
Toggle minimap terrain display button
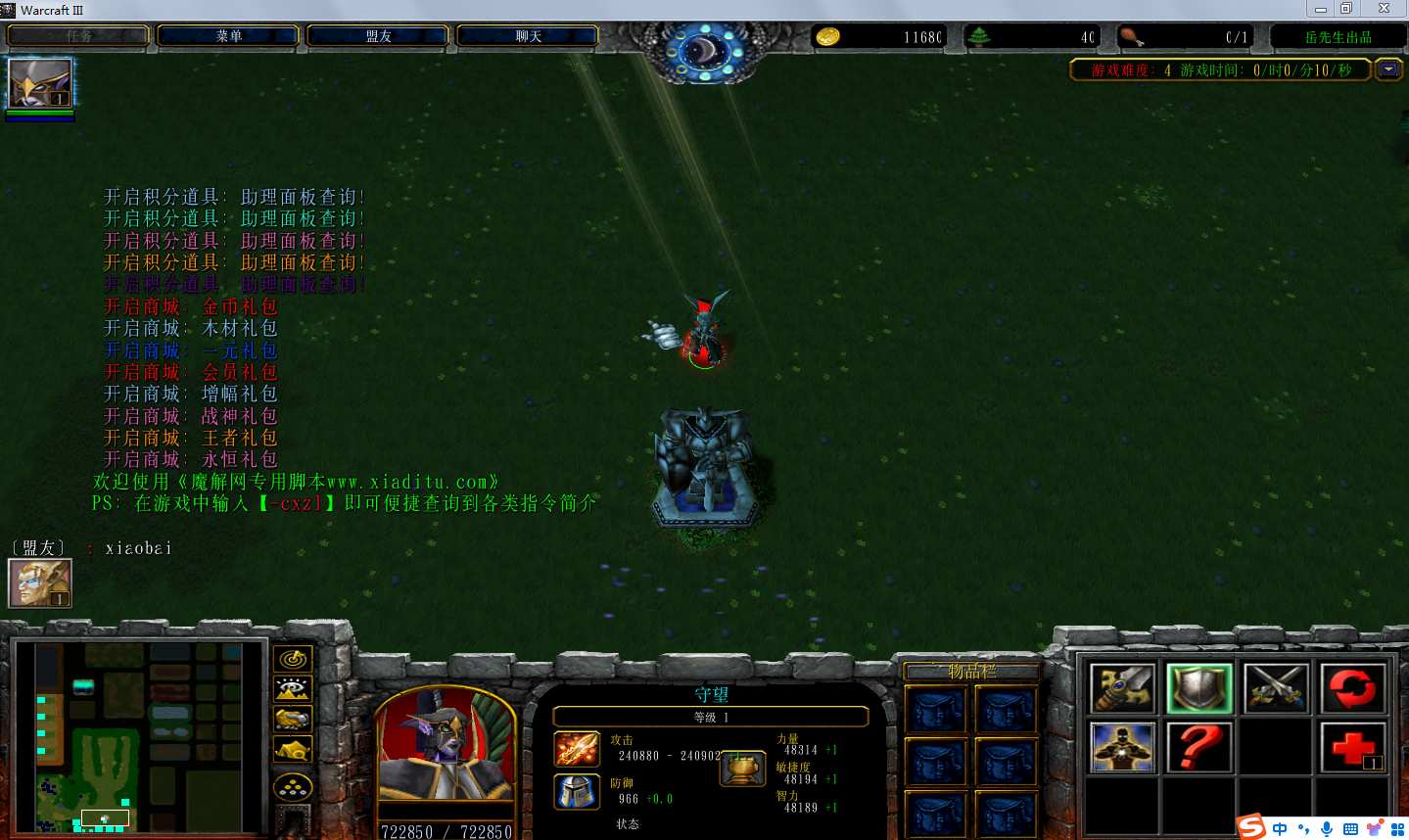tap(293, 689)
